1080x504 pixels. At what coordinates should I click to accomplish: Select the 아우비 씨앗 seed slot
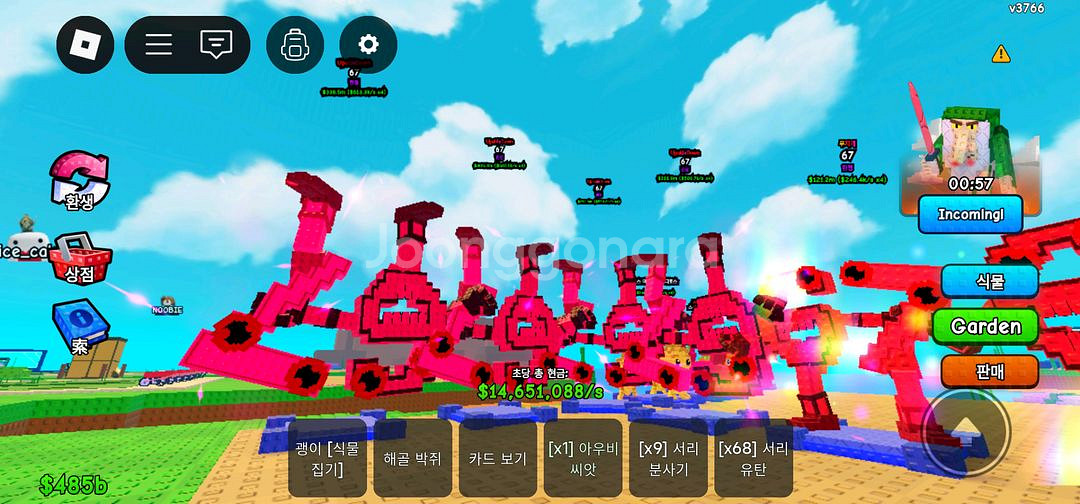point(583,458)
